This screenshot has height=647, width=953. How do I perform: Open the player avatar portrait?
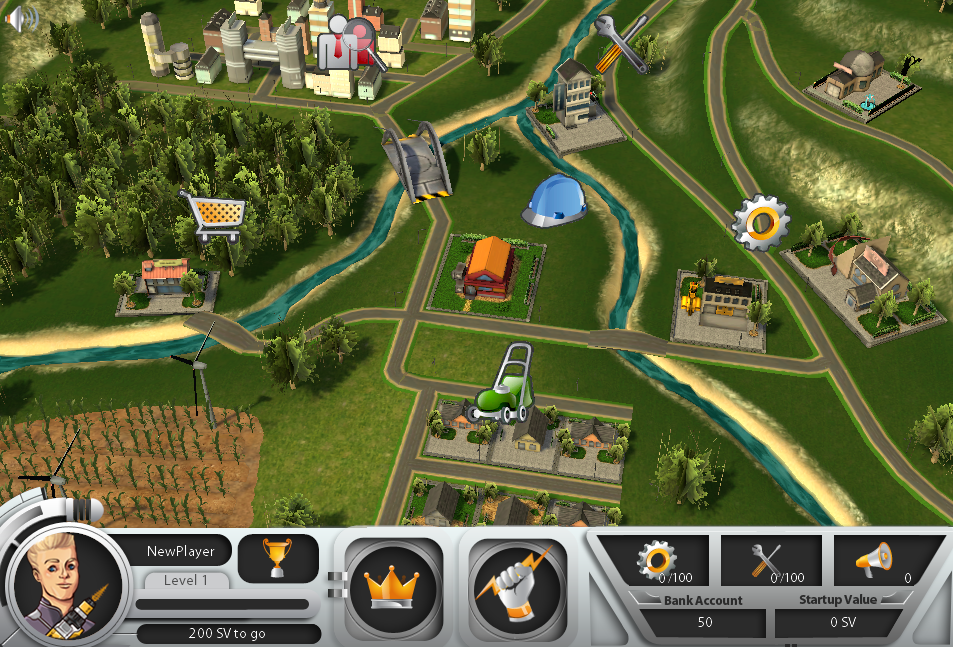[x=66, y=584]
